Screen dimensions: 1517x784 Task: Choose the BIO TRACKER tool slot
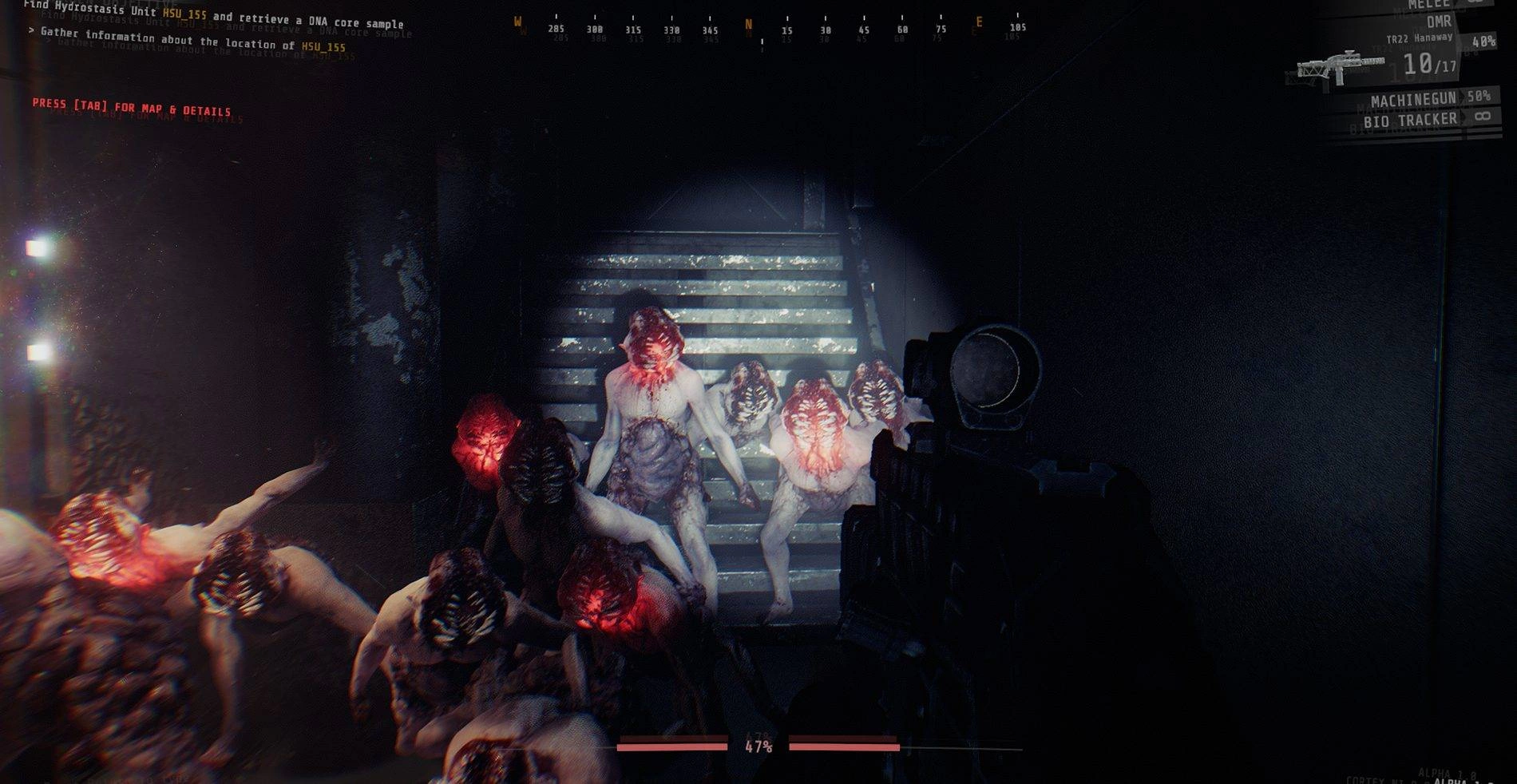point(1410,121)
